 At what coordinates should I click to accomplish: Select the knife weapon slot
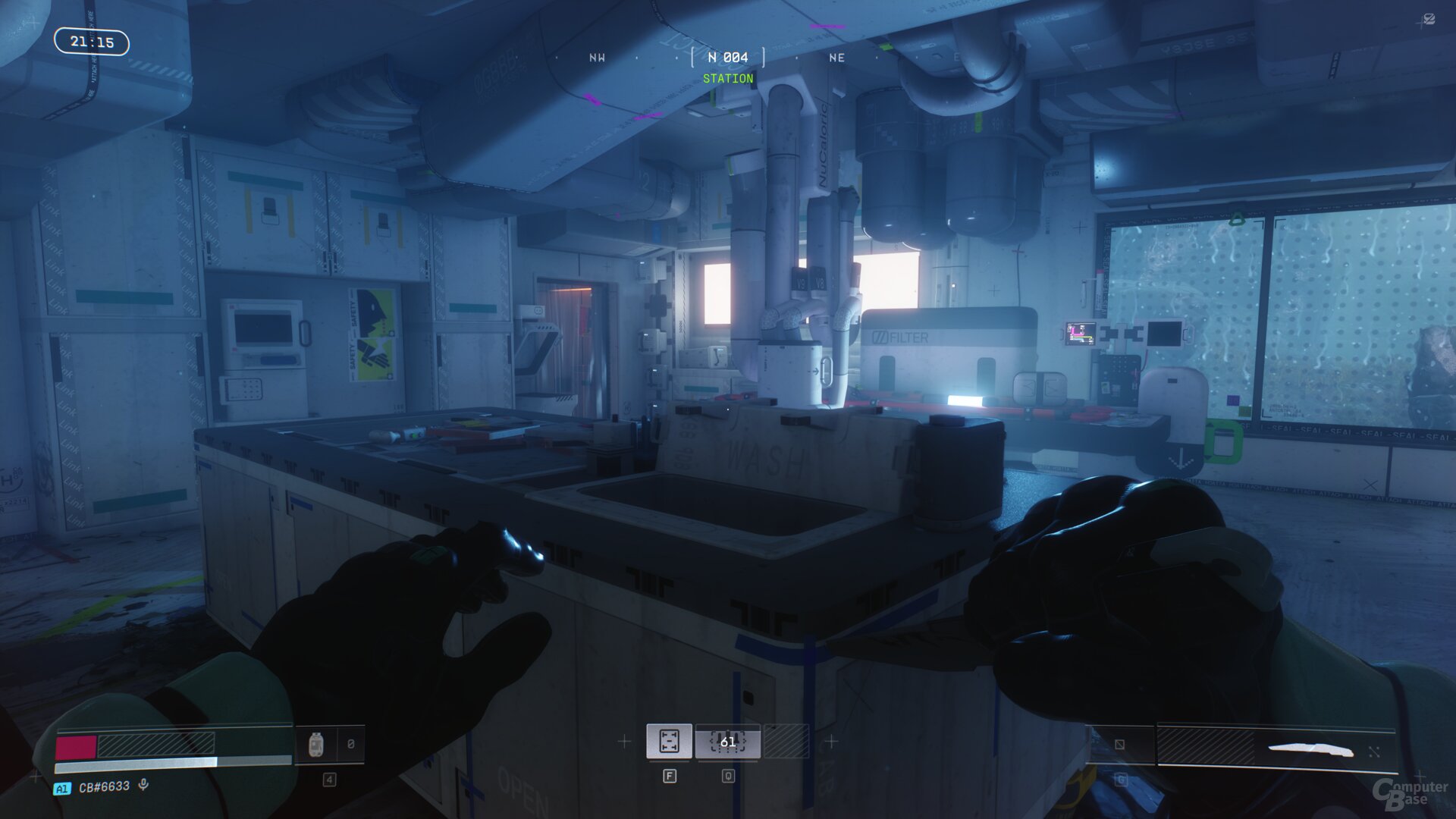1310,750
